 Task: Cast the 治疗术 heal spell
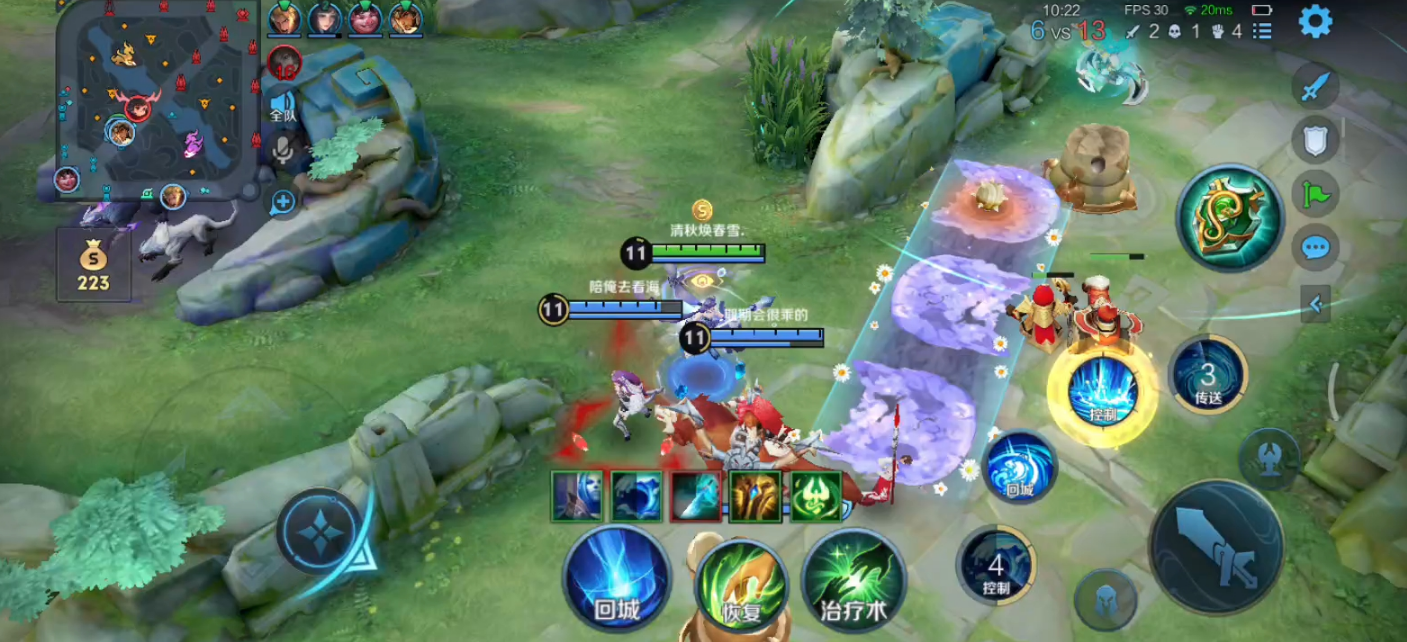(x=853, y=580)
